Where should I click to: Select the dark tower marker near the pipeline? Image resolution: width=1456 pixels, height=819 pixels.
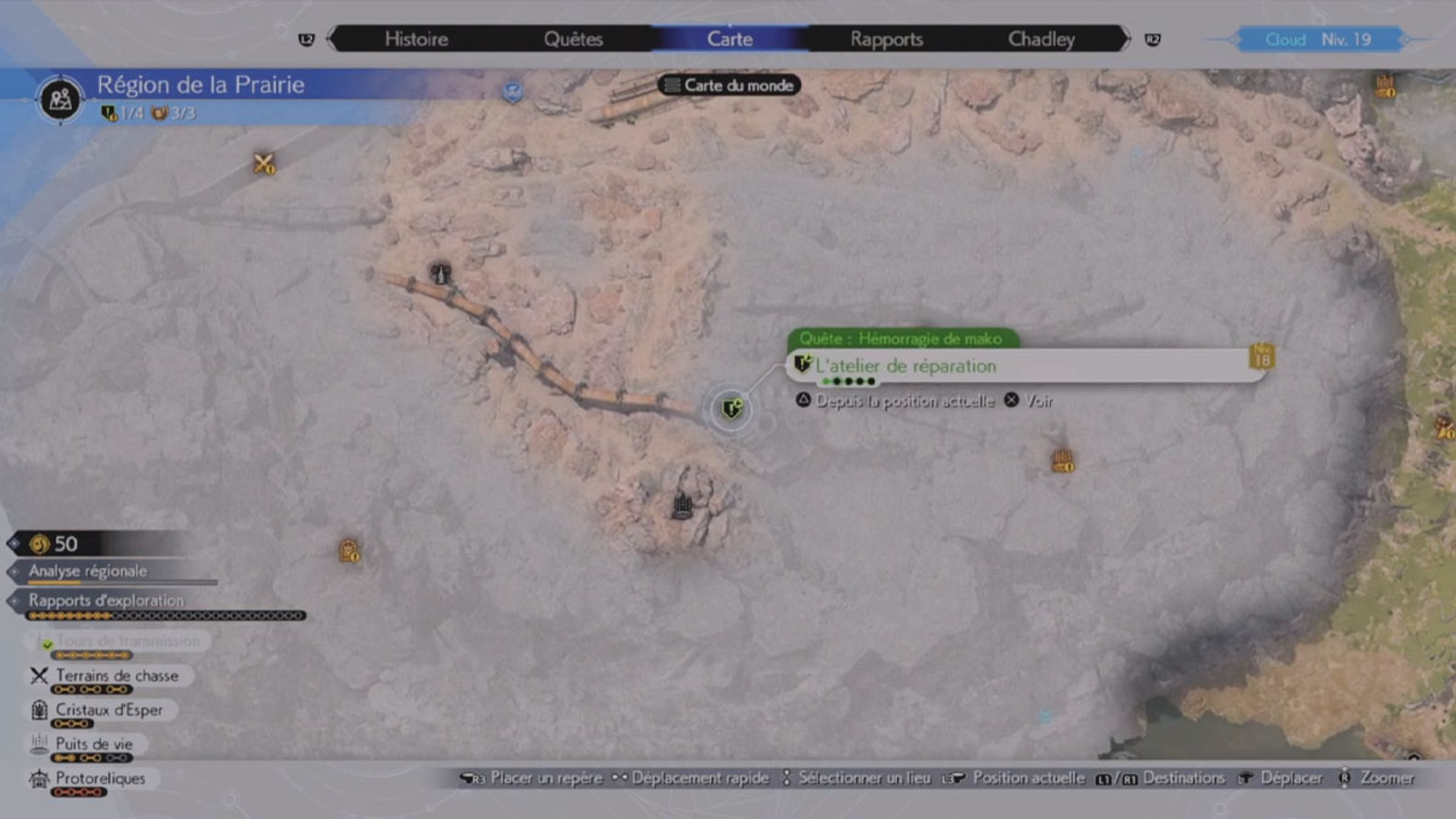point(440,274)
